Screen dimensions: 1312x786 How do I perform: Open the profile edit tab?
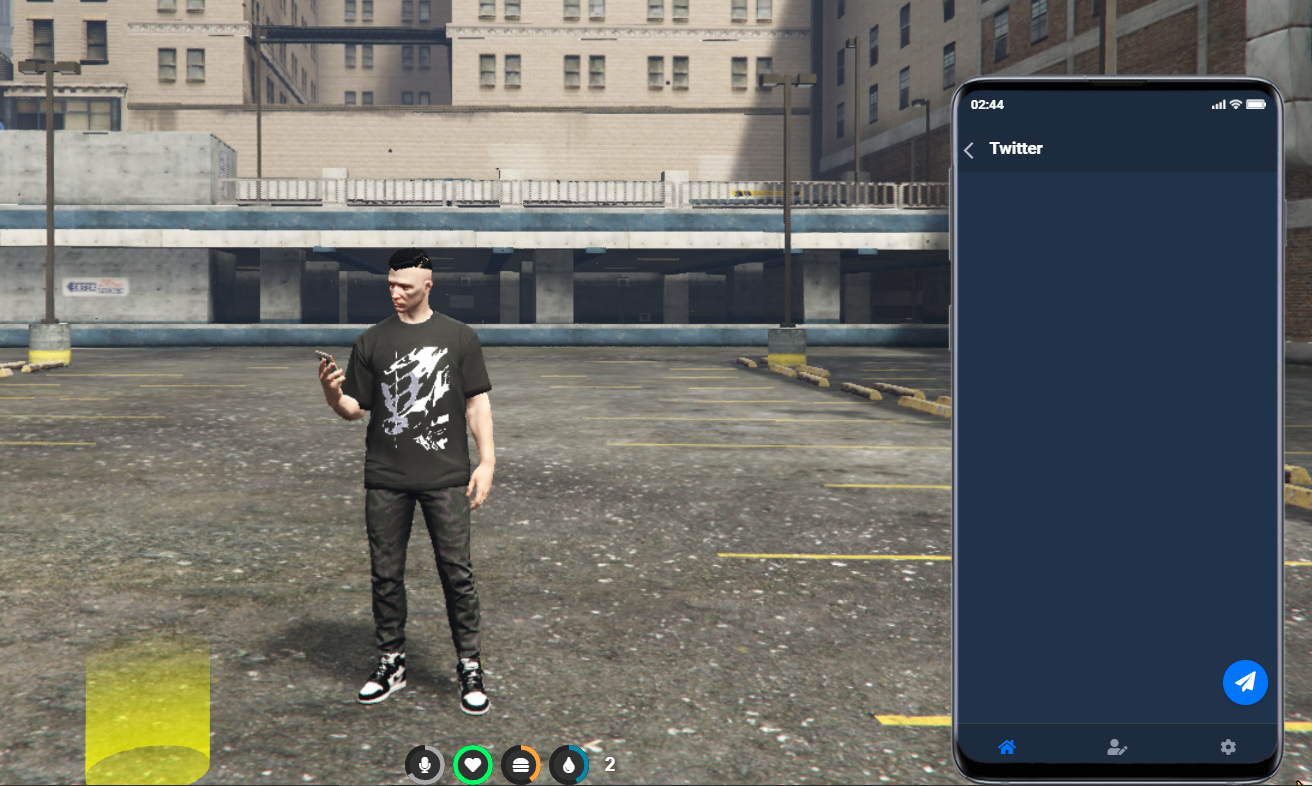pyautogui.click(x=1117, y=747)
